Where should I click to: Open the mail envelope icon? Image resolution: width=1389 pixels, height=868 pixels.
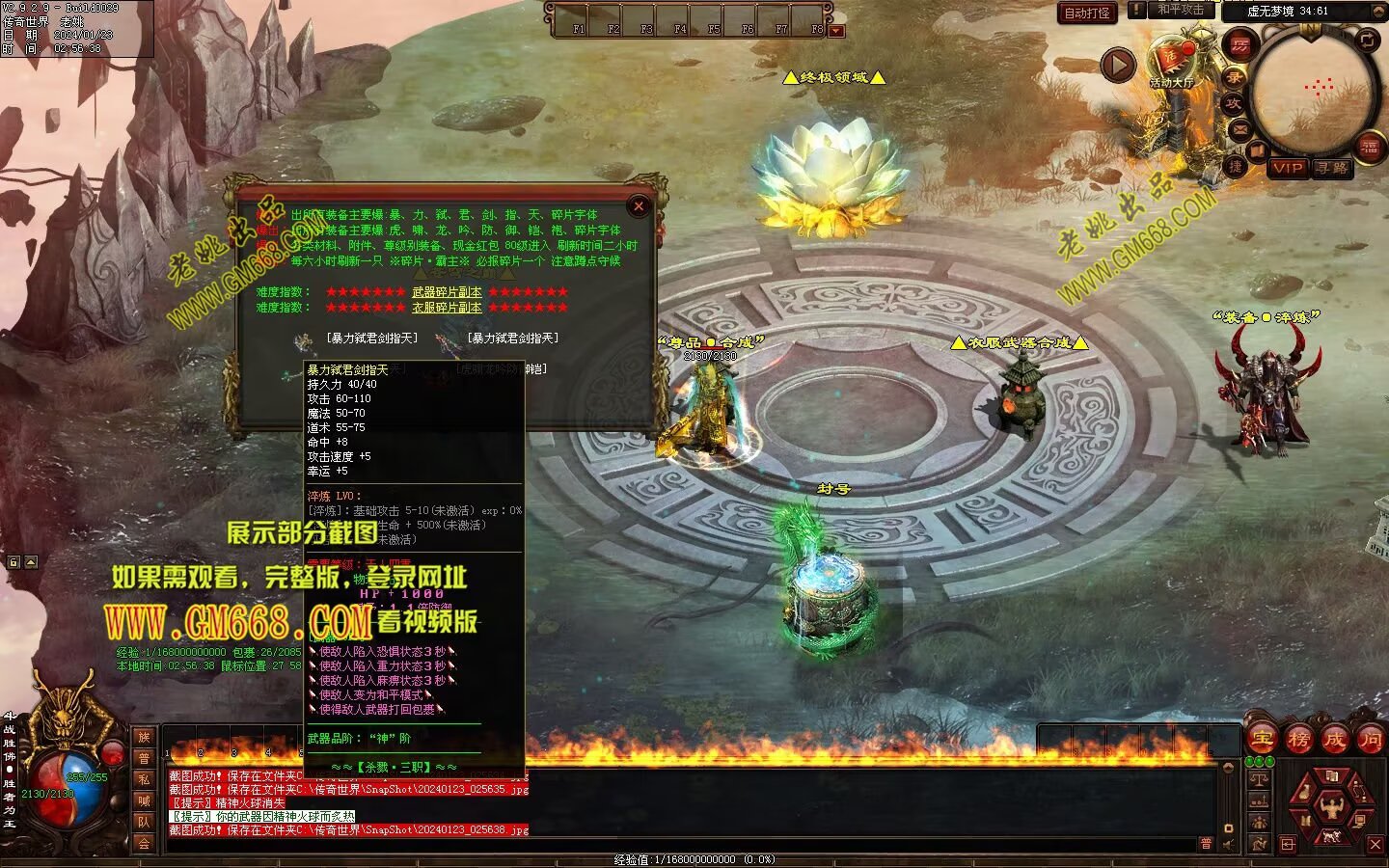pos(1239,129)
